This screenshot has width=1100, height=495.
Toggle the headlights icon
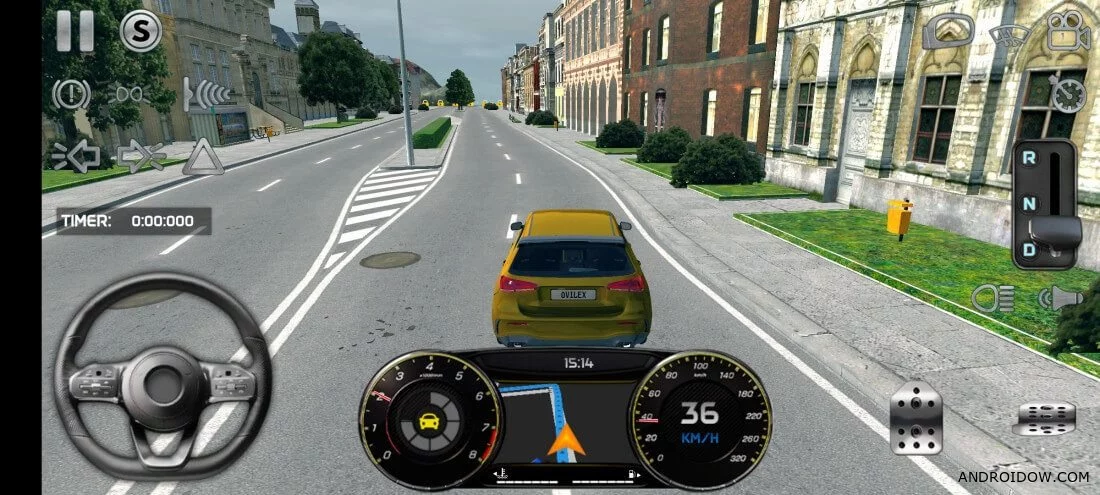[x=994, y=298]
